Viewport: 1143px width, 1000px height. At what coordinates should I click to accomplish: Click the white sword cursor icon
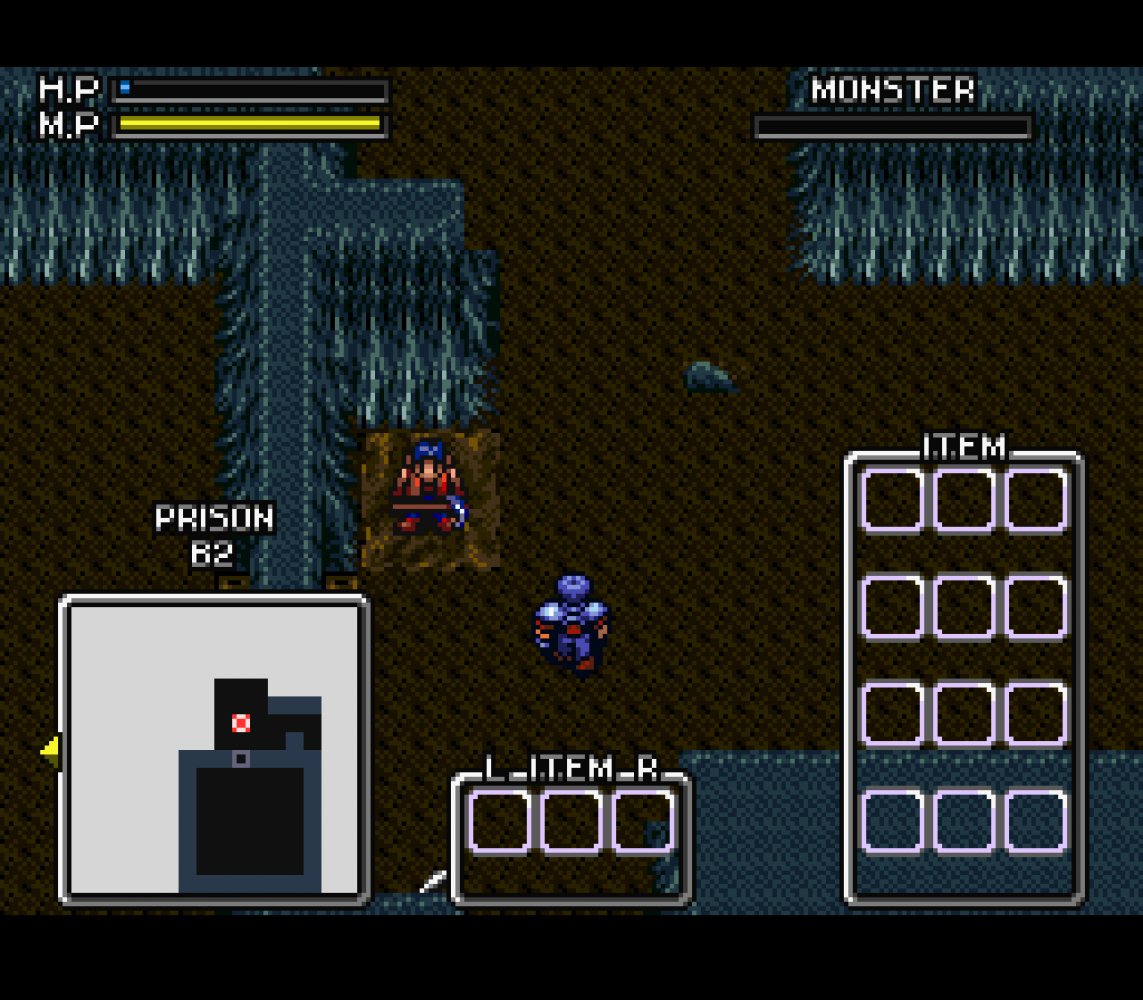[433, 881]
